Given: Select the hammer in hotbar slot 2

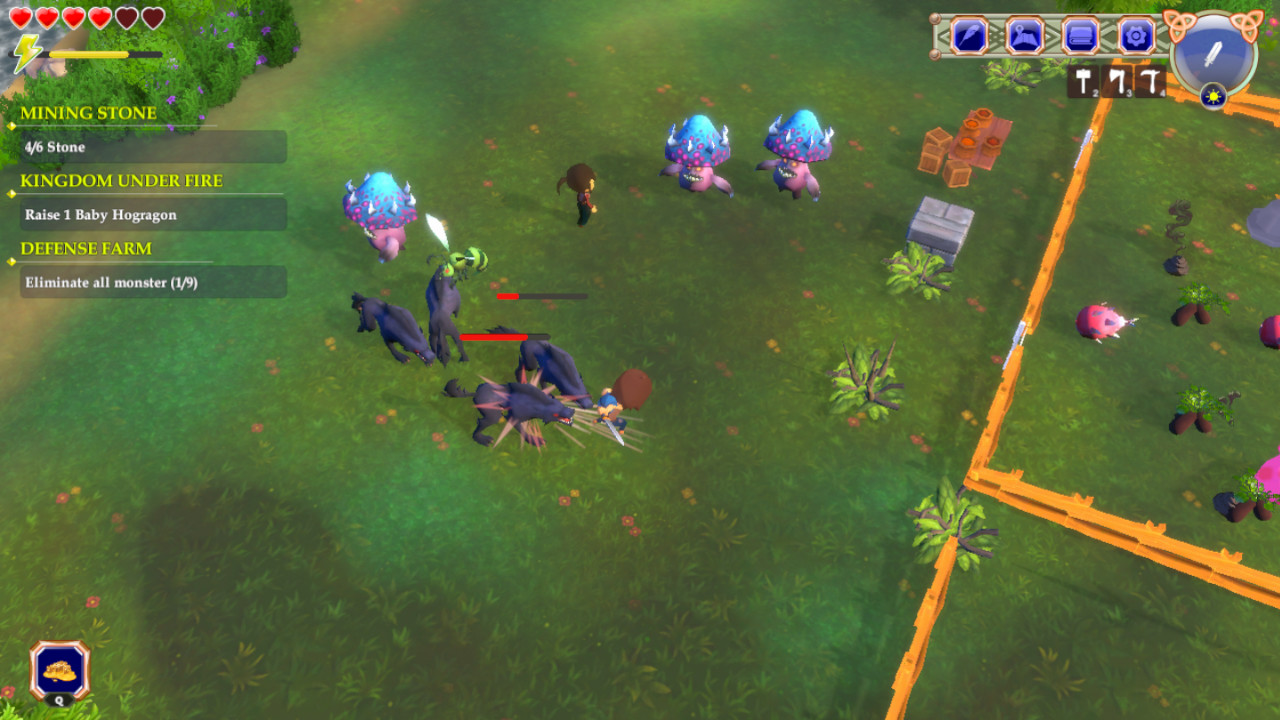Looking at the screenshot, I should [x=1081, y=79].
